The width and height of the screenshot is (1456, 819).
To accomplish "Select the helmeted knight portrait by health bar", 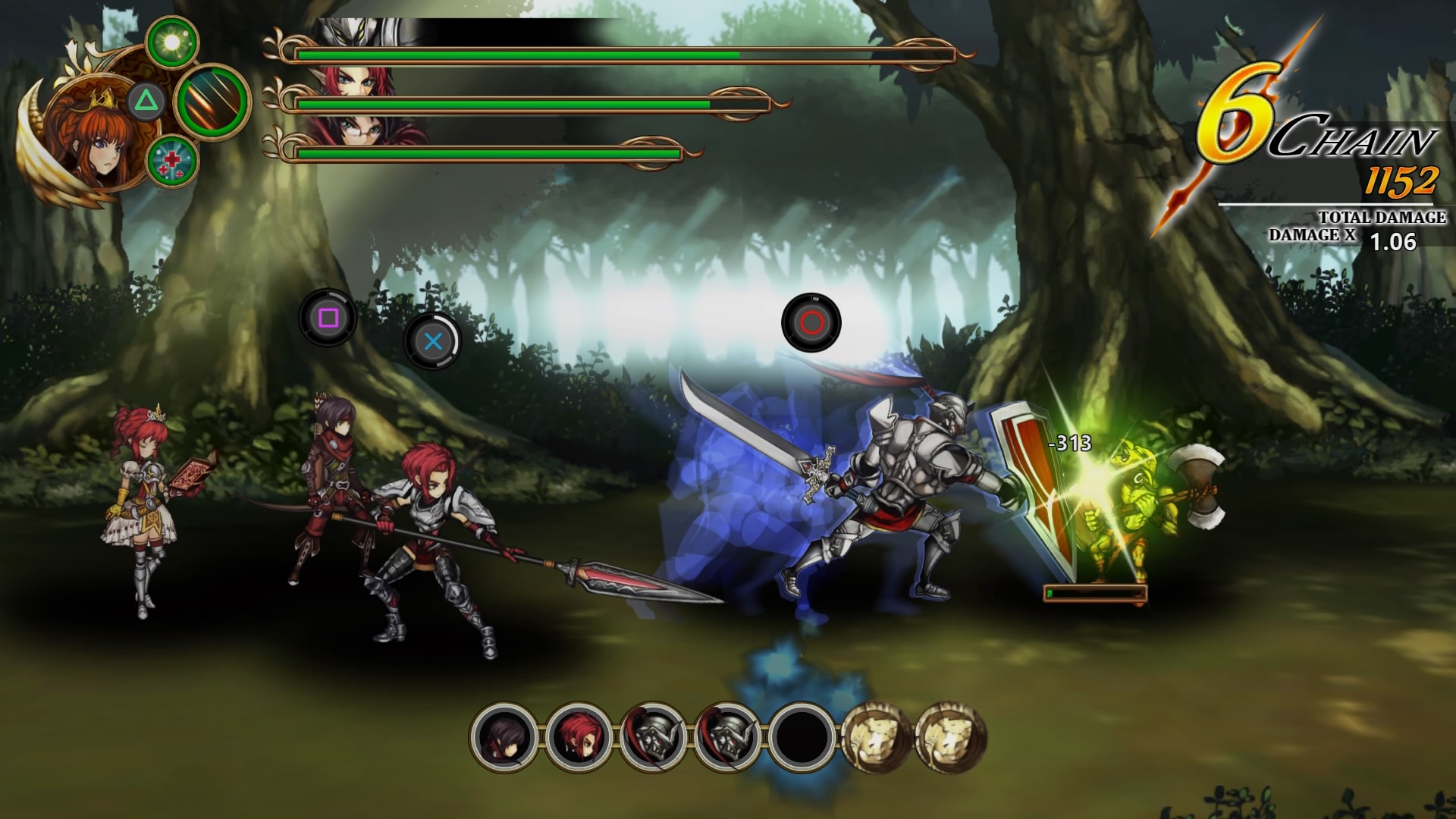I will pyautogui.click(x=355, y=33).
